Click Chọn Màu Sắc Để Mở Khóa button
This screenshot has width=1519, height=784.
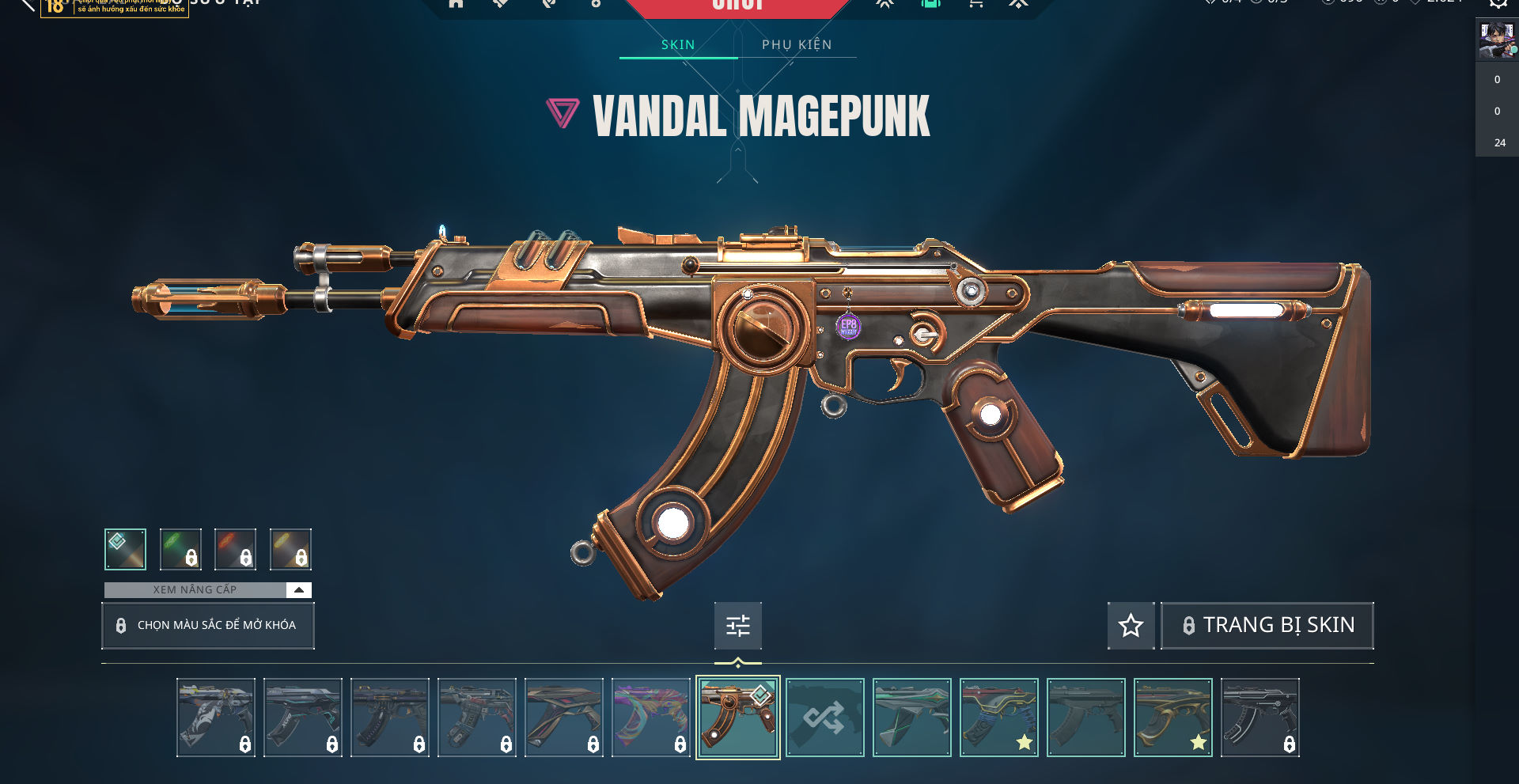tap(208, 625)
